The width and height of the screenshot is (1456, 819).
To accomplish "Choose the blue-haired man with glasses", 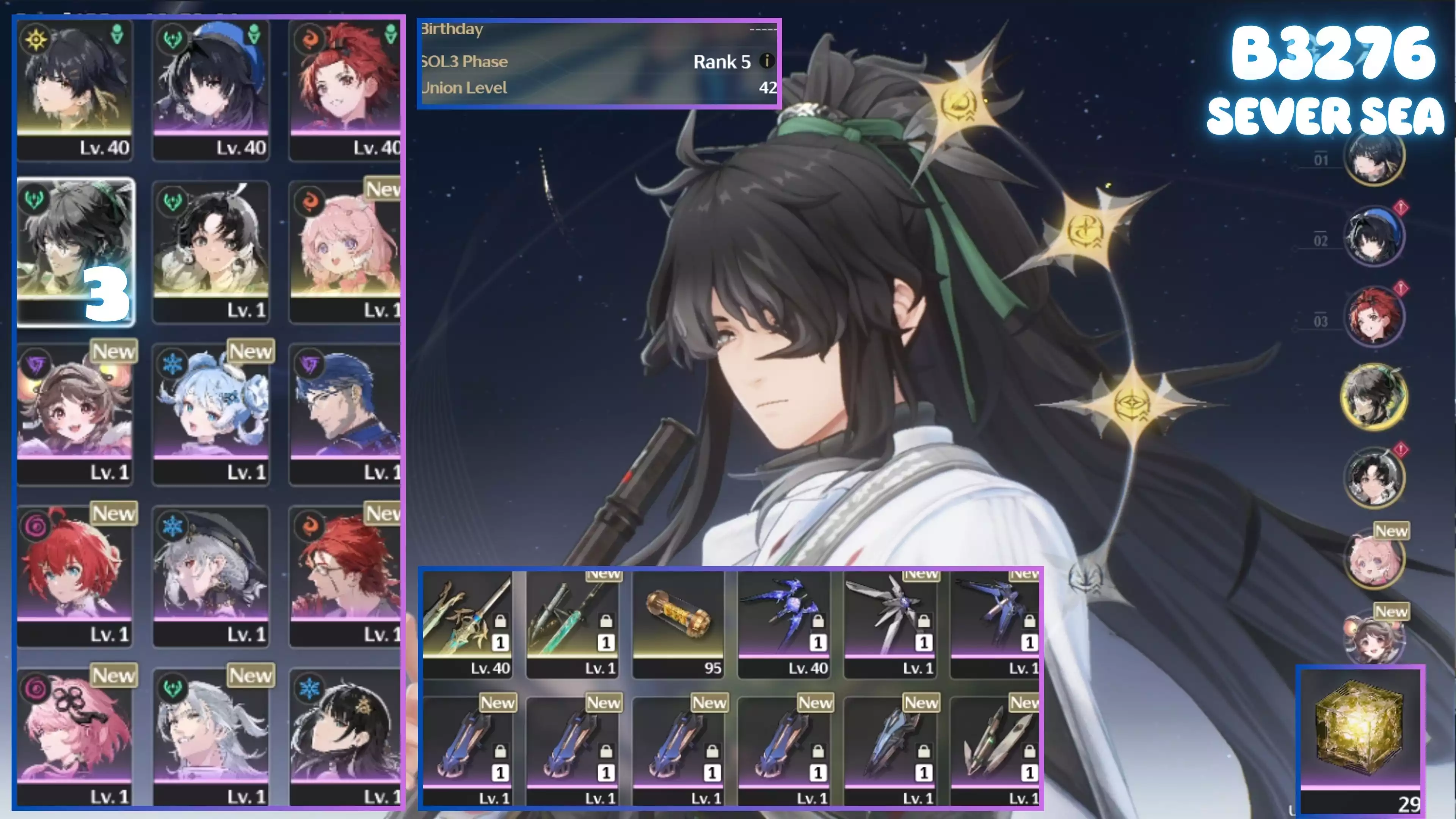I will 345,413.
